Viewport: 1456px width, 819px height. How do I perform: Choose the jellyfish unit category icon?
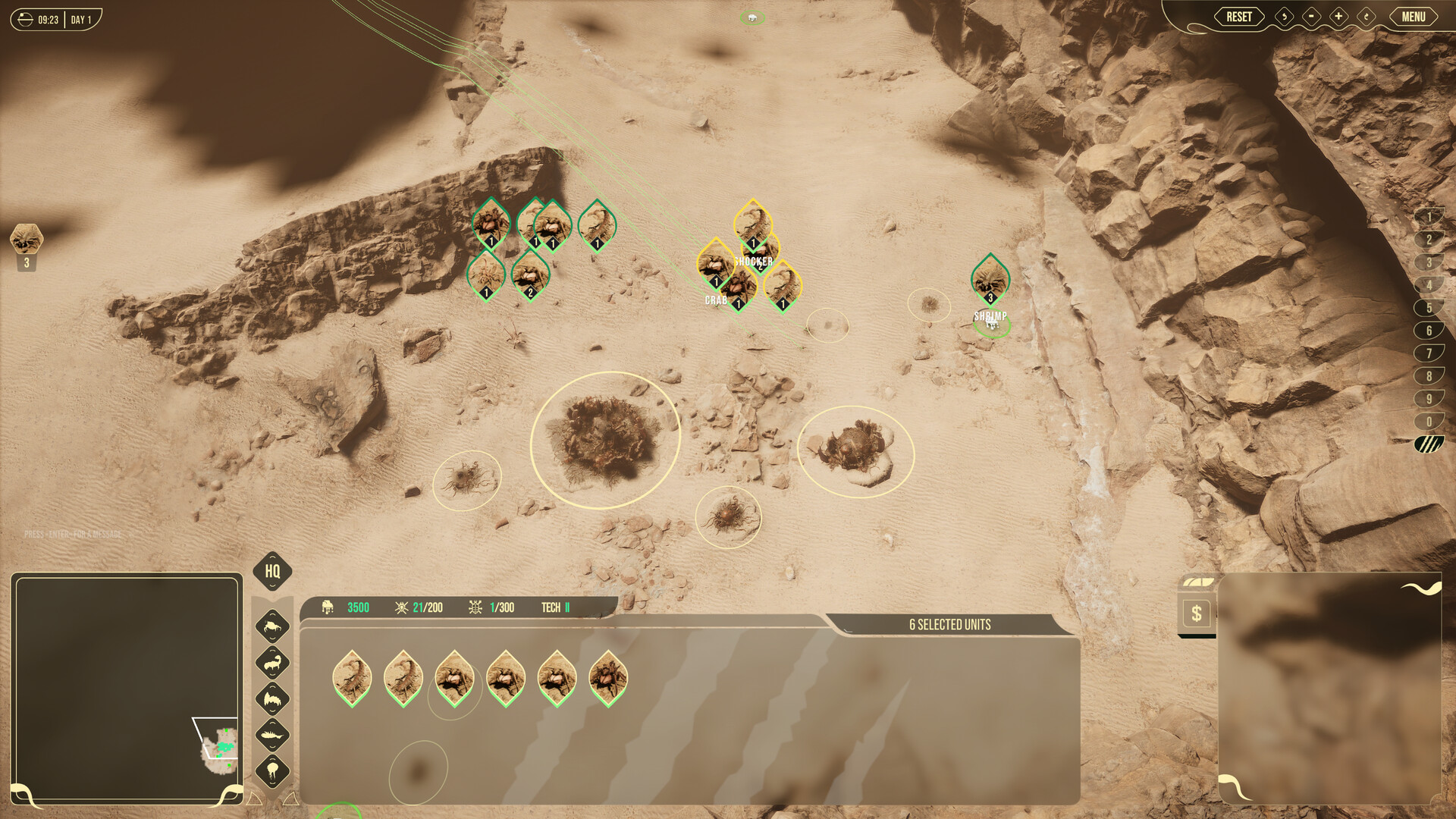click(x=272, y=771)
